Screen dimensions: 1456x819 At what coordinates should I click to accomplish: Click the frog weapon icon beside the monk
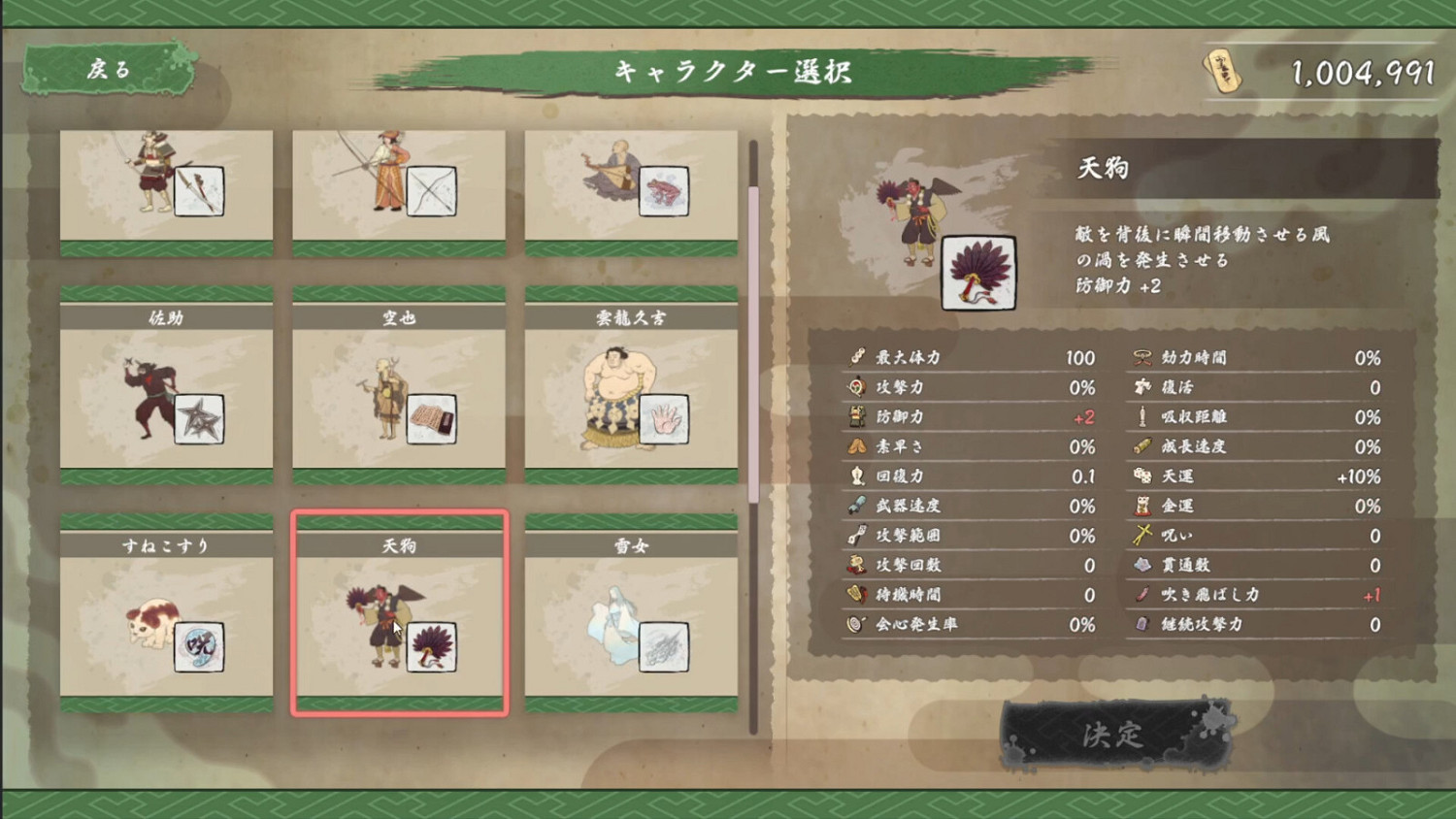663,192
